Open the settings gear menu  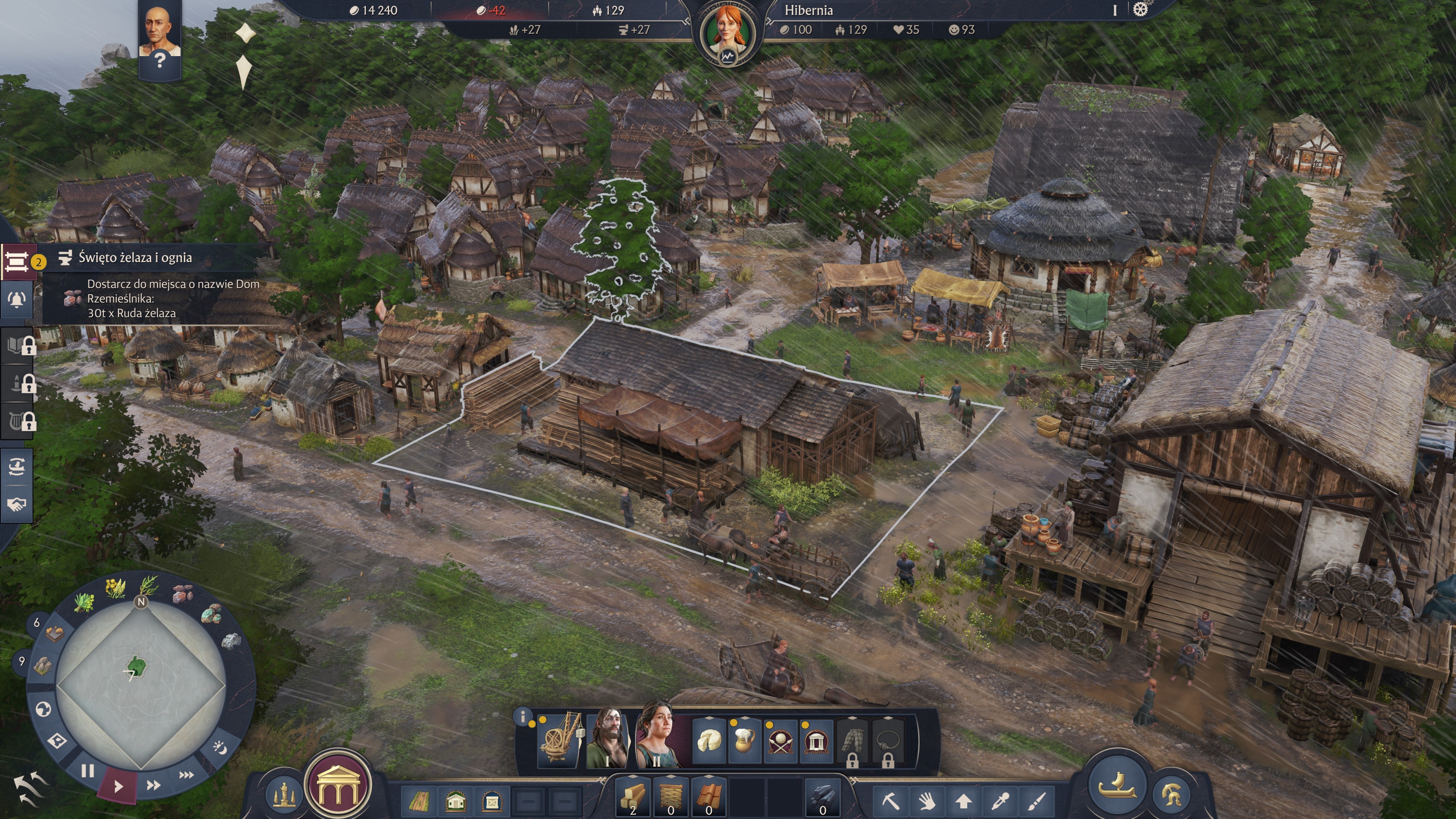pos(1140,9)
